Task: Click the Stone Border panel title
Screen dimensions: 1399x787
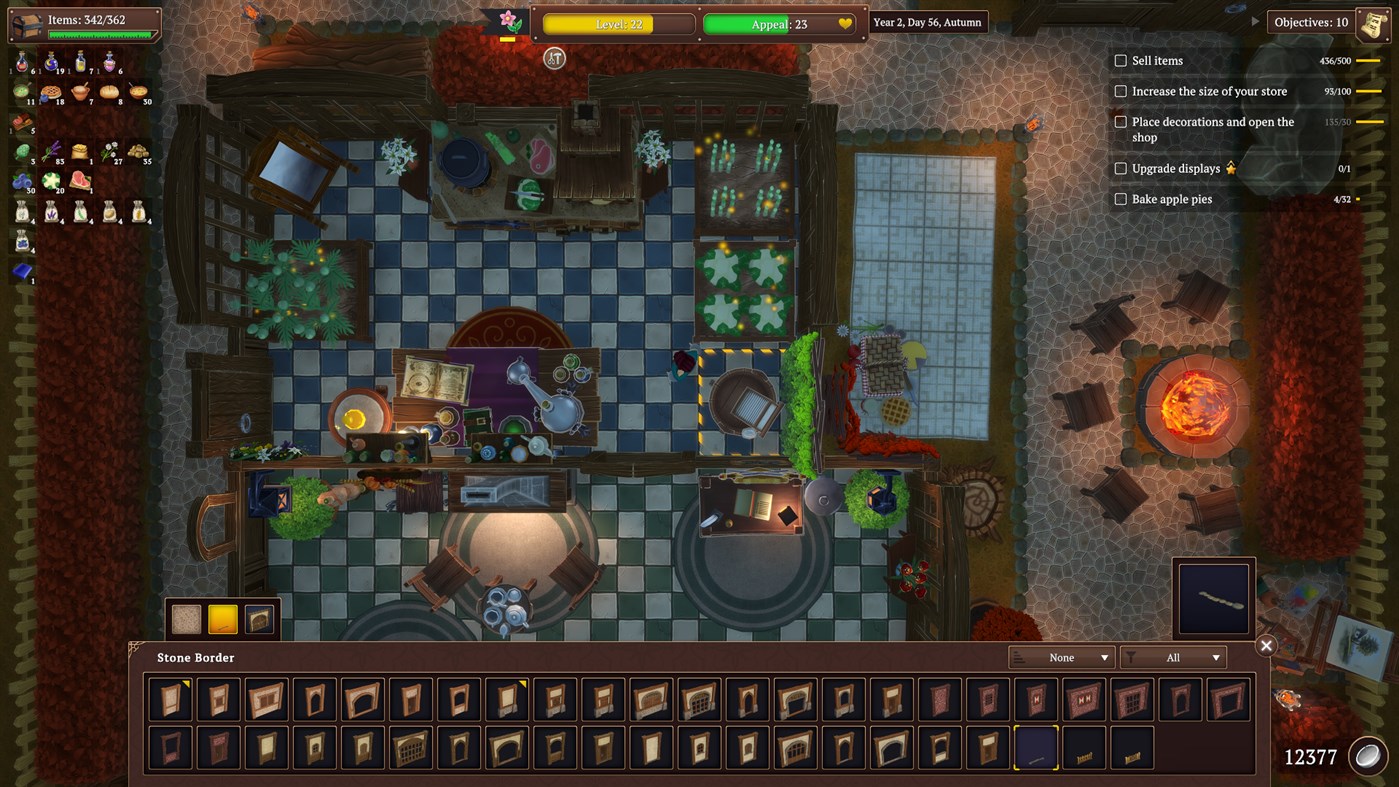Action: [196, 657]
